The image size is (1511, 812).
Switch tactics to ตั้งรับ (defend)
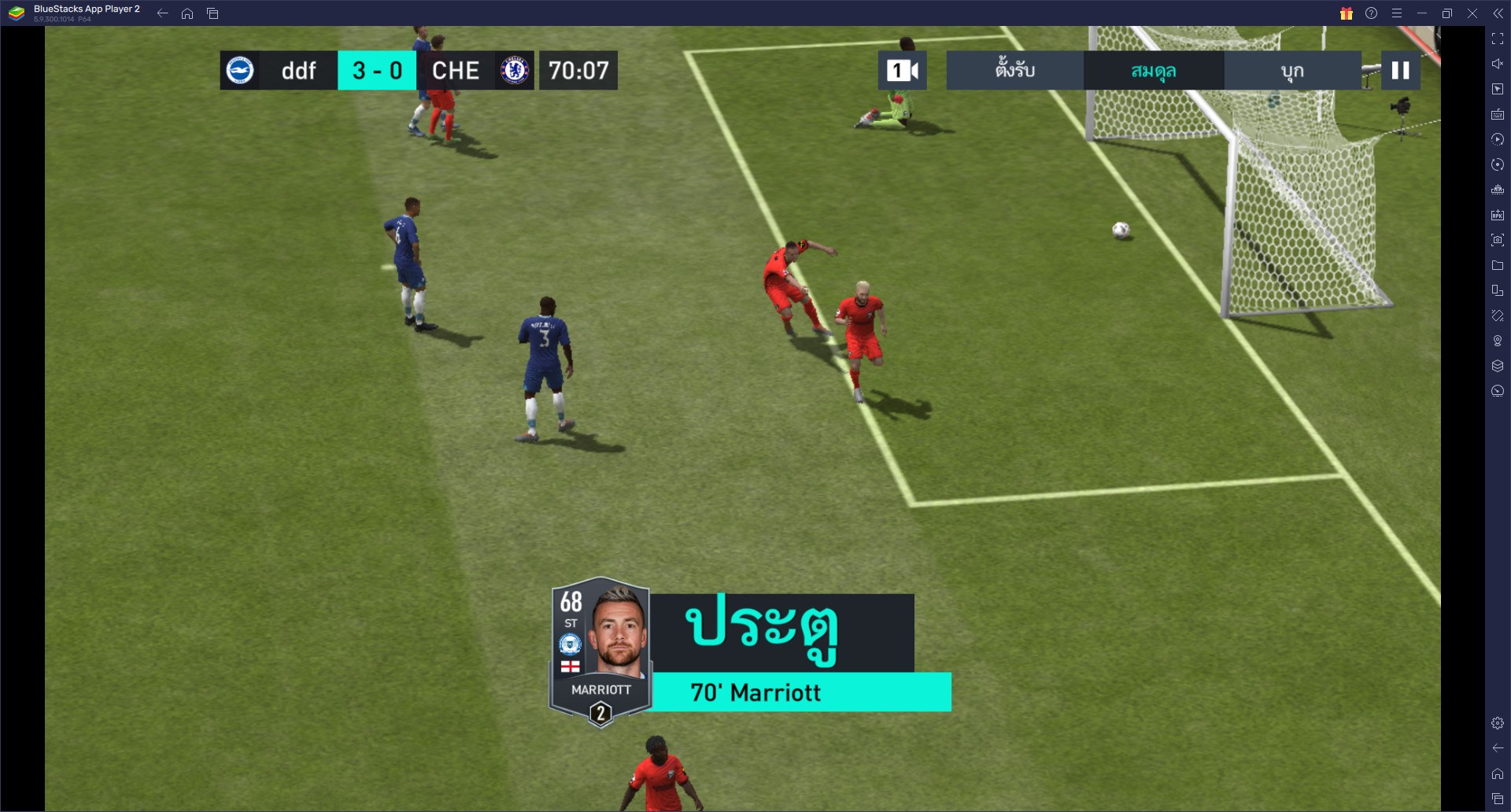pyautogui.click(x=1013, y=70)
